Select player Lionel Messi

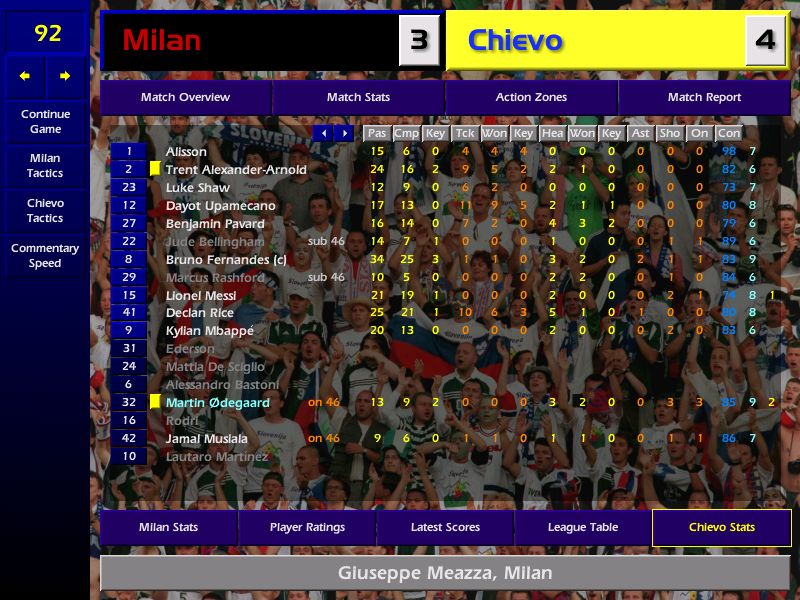point(201,296)
